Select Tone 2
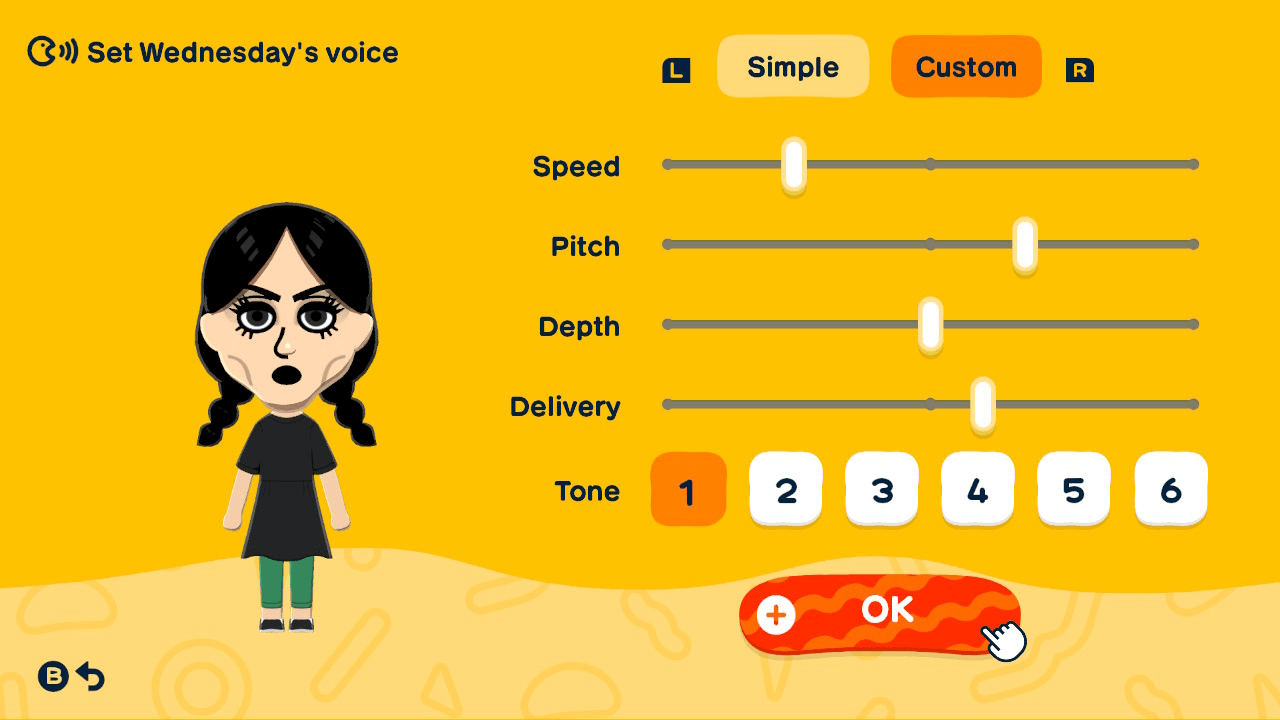1280x720 pixels. click(786, 489)
